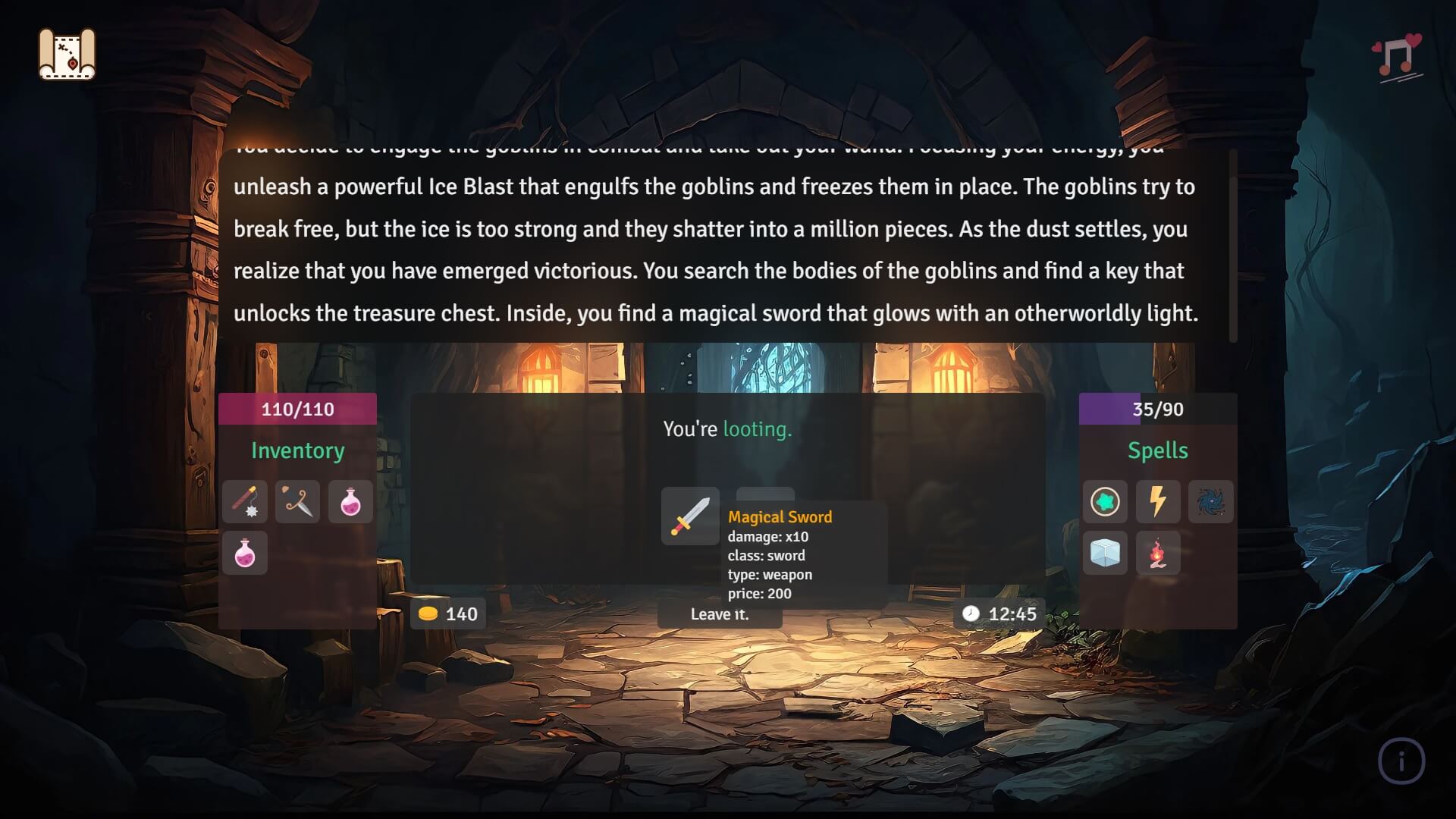The width and height of the screenshot is (1456, 819).
Task: Select the Inventory header label
Action: (x=297, y=450)
